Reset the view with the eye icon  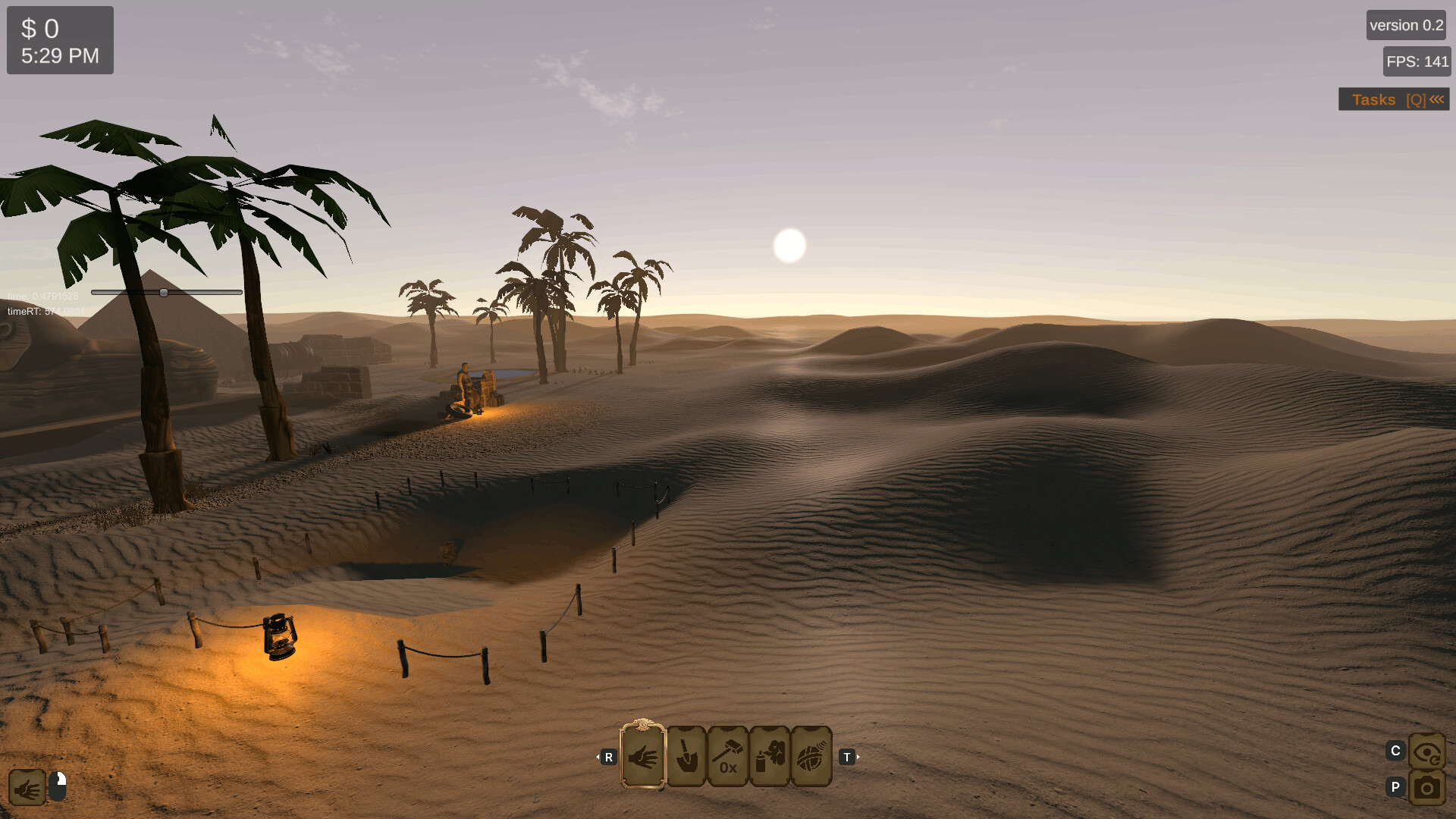click(x=1428, y=751)
